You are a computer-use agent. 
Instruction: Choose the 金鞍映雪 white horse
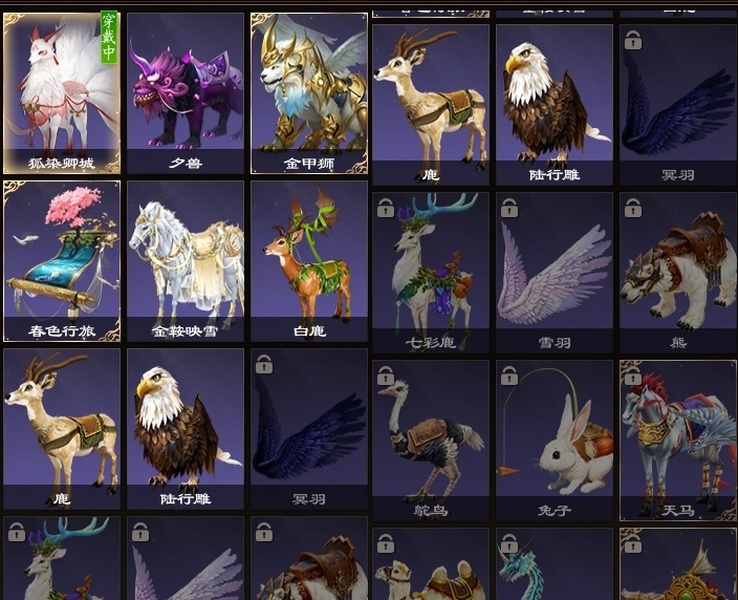186,260
